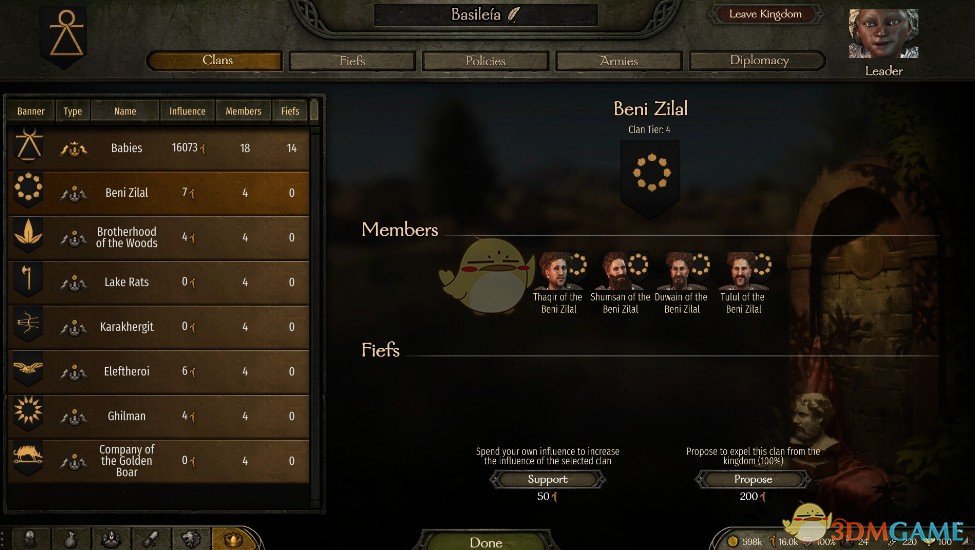Select the Karakhergit clan
The image size is (975, 550).
click(x=160, y=327)
